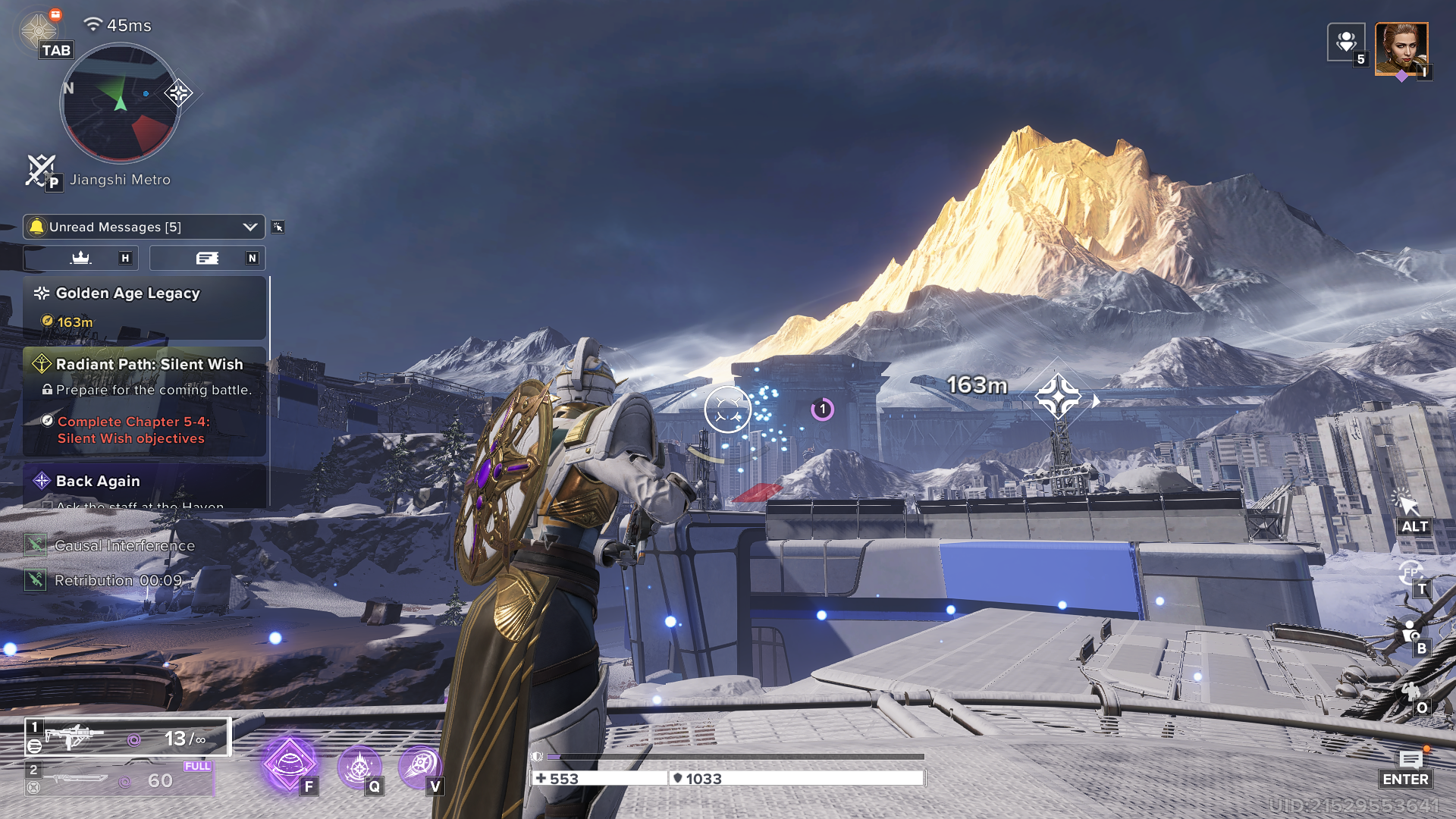
Task: Open the compass menu icon with notification
Action: point(39,30)
